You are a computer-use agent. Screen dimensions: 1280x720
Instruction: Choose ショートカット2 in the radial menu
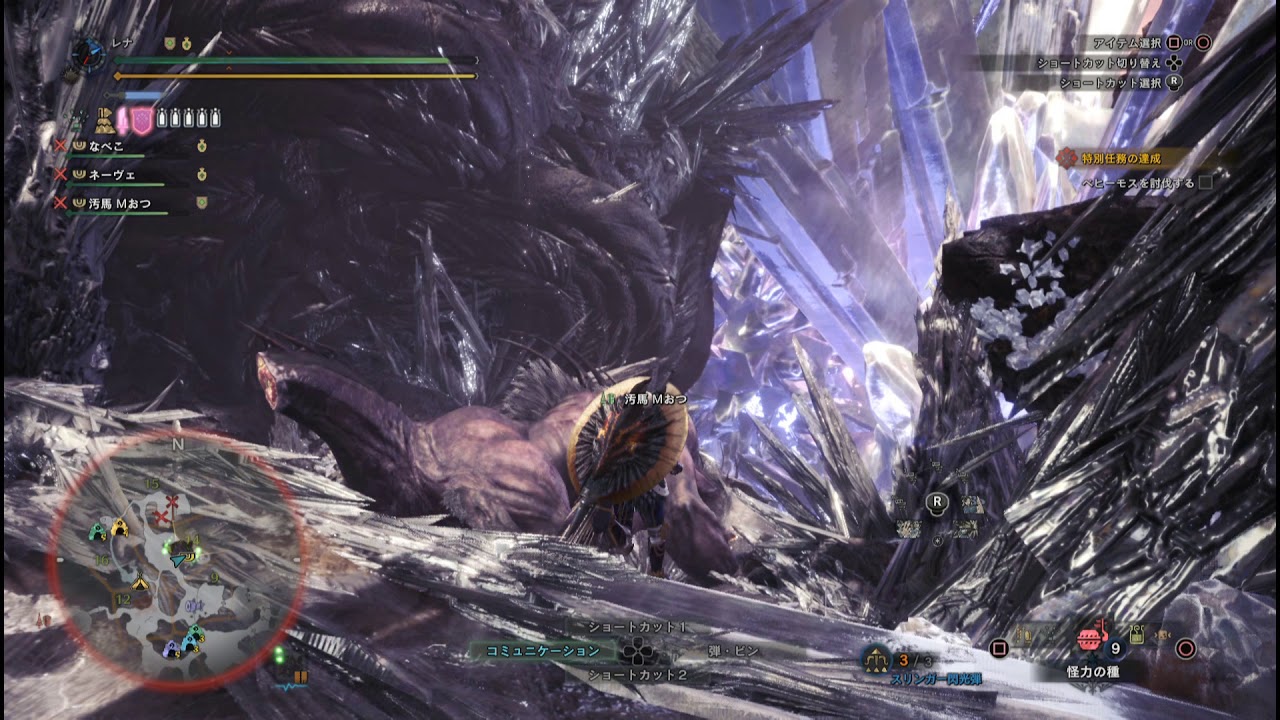pyautogui.click(x=636, y=675)
